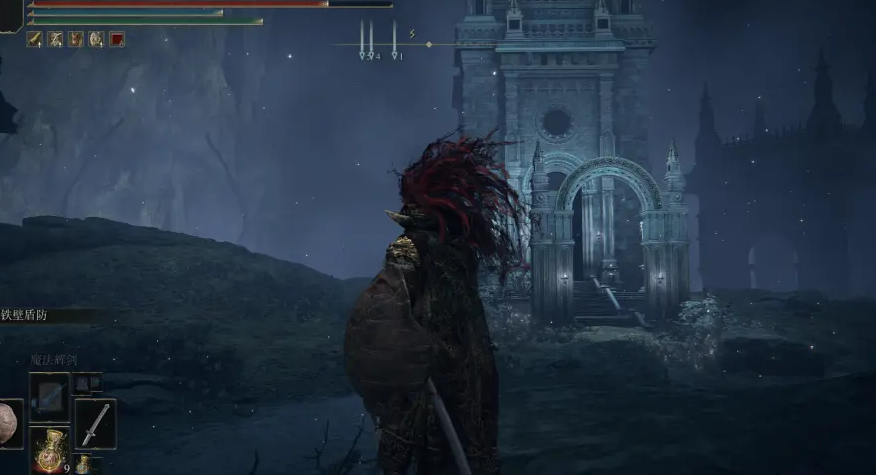
Task: Click the straight sword right-hand weapon slot
Action: pyautogui.click(x=95, y=423)
